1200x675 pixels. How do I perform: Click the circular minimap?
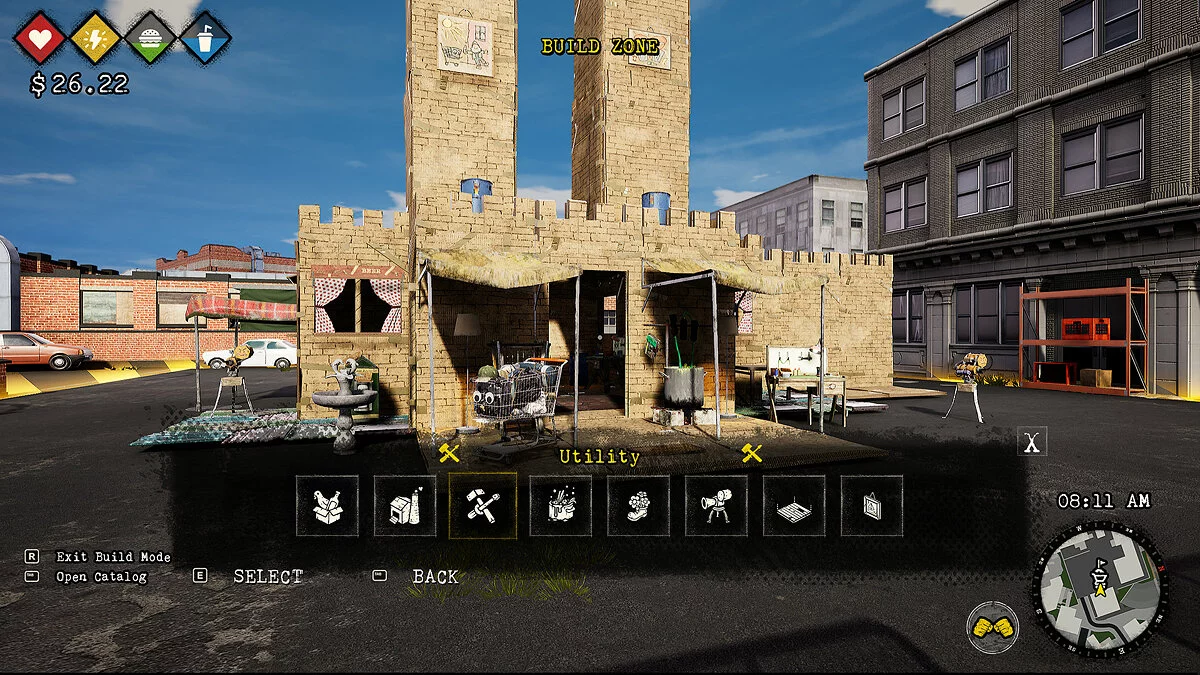click(x=1099, y=589)
